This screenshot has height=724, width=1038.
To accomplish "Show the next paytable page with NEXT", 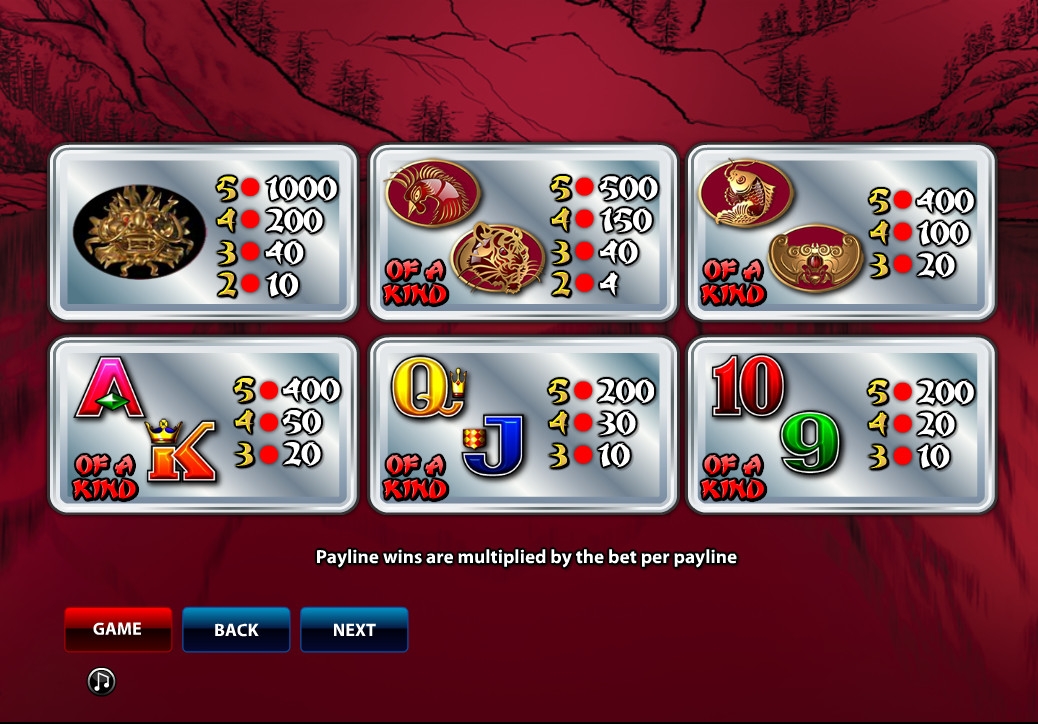I will (x=354, y=630).
